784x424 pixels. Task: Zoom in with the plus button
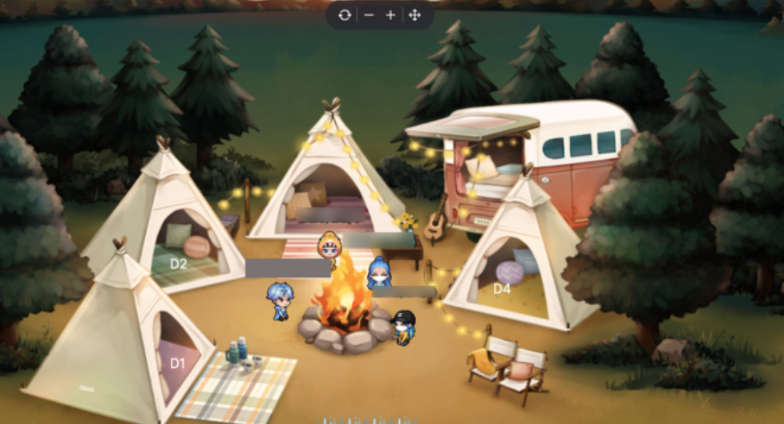click(x=391, y=15)
